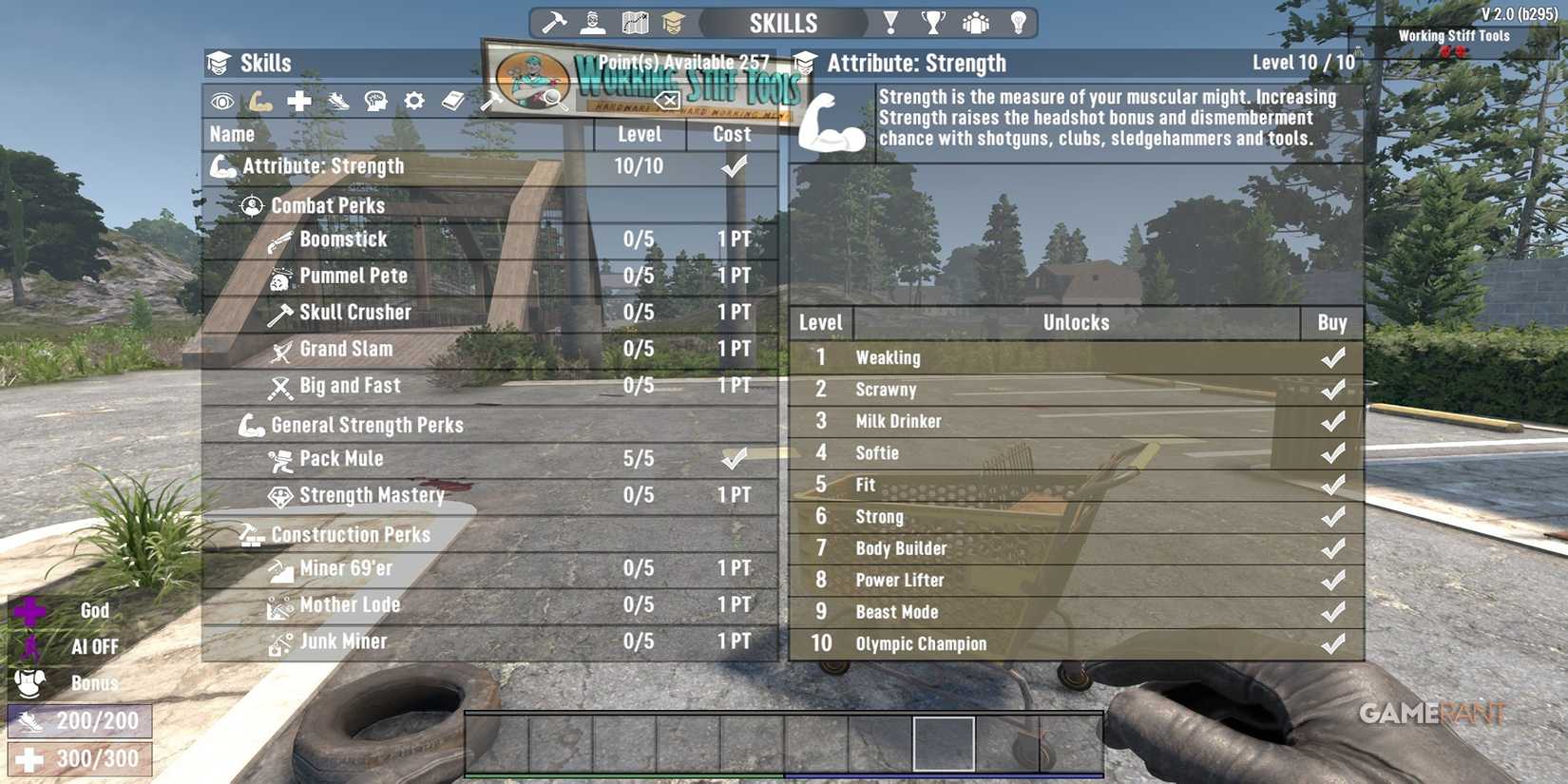
Task: Select the highlighted hotbar slot
Action: coord(944,743)
